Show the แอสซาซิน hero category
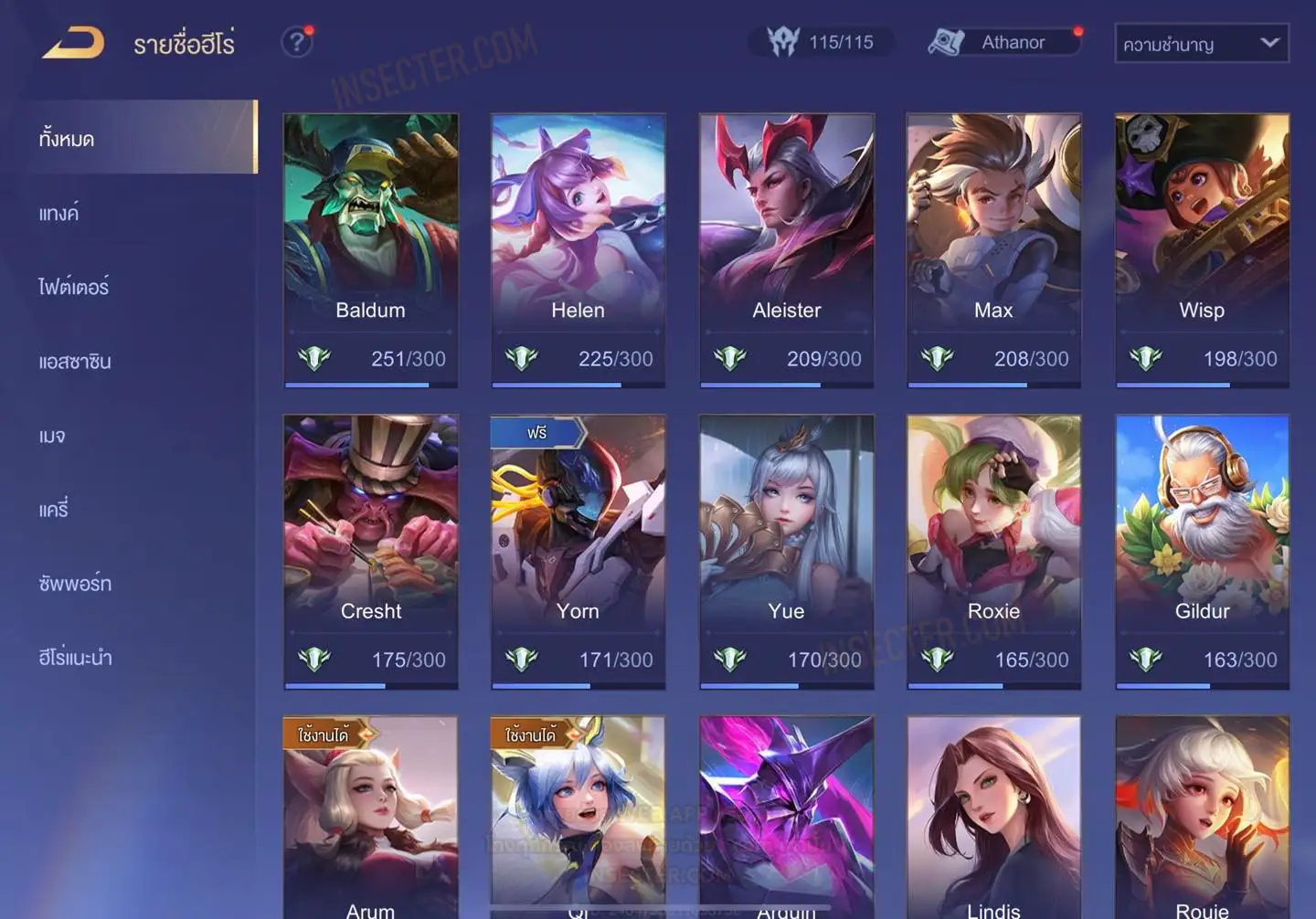Screen dimensions: 1316x919 75,362
